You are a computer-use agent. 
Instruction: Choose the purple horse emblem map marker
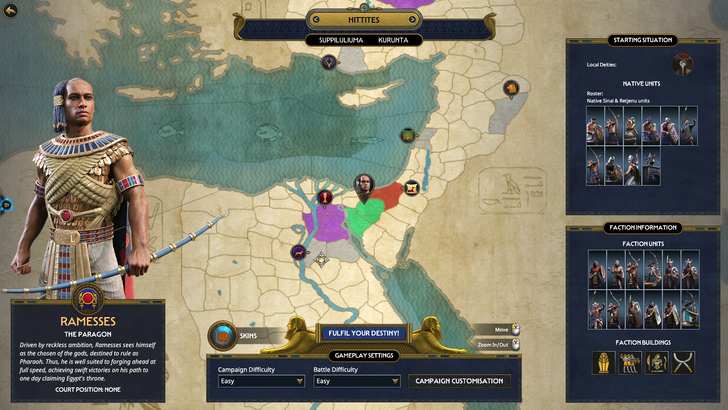(x=298, y=252)
